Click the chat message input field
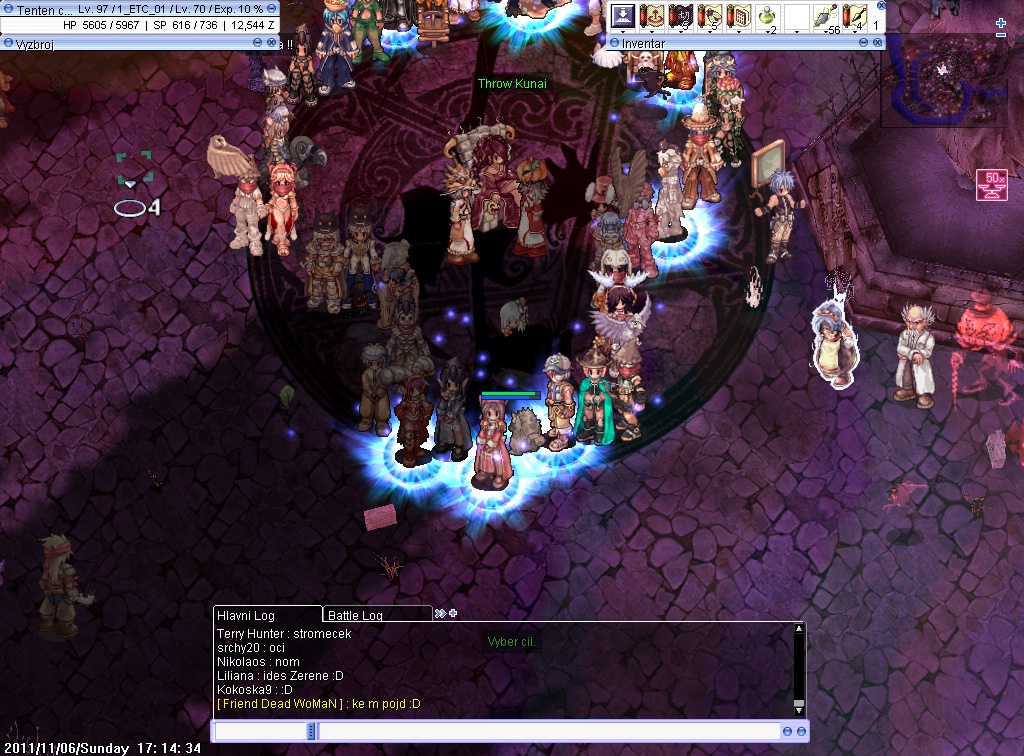 click(x=548, y=732)
